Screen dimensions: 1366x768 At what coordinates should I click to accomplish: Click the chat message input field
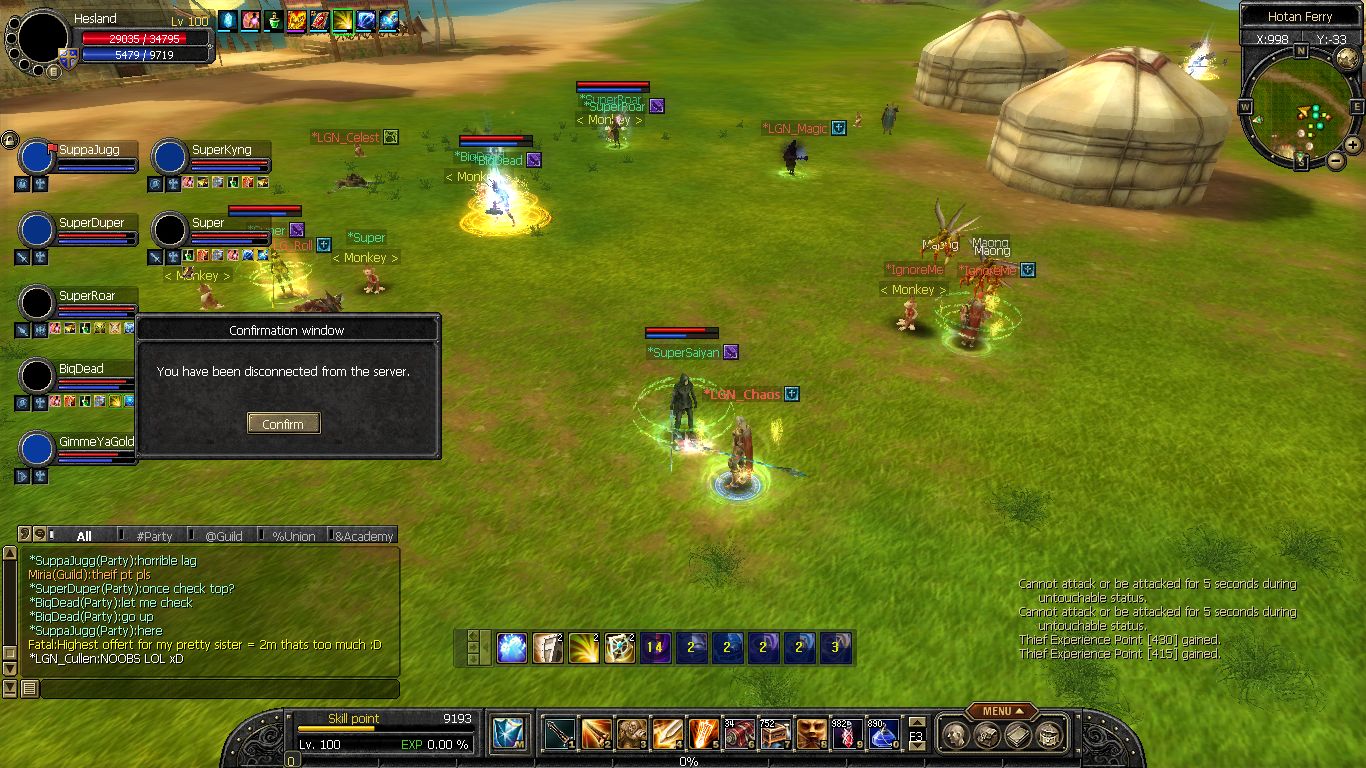point(218,689)
